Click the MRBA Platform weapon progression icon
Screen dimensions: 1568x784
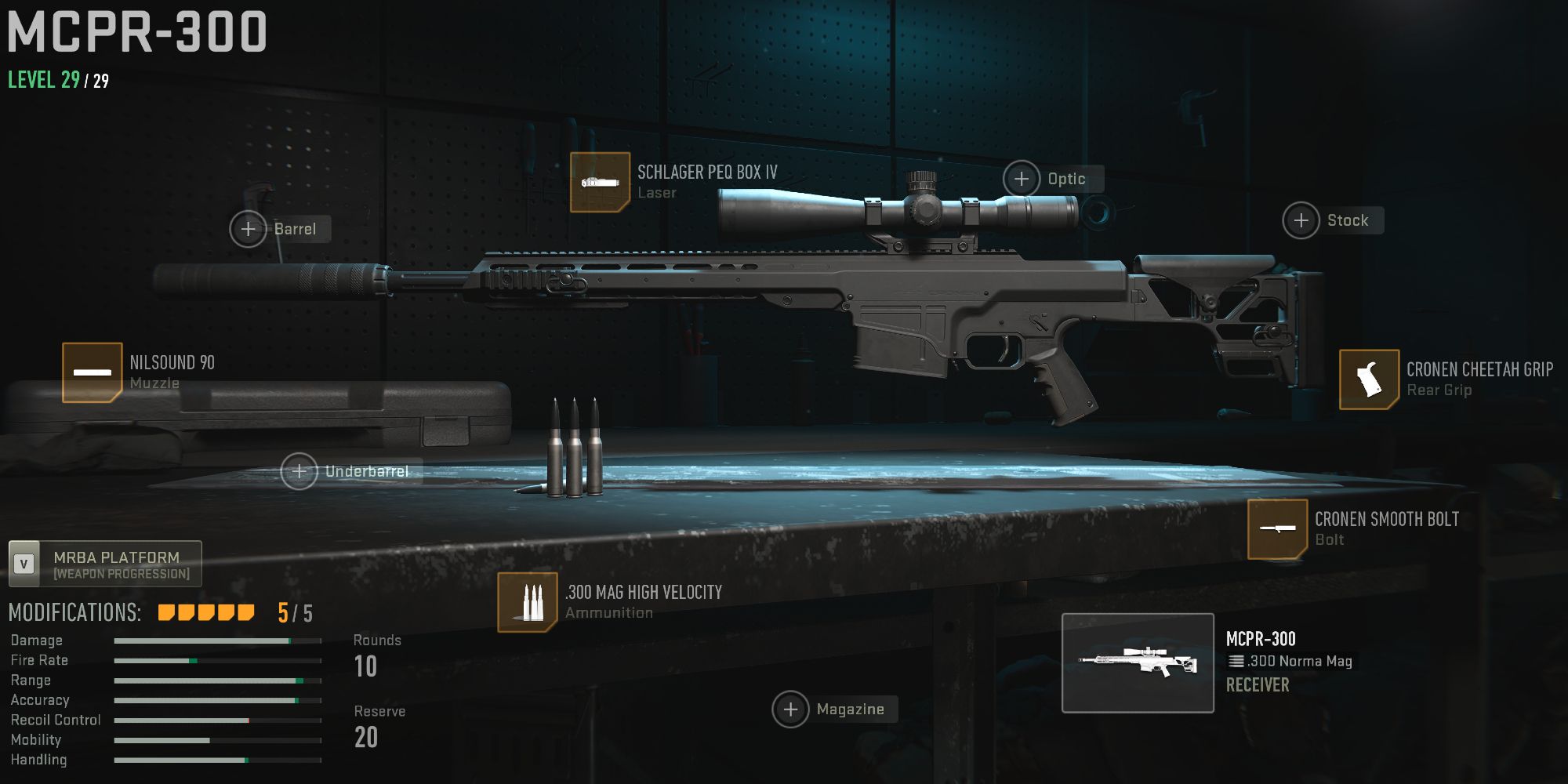click(24, 561)
